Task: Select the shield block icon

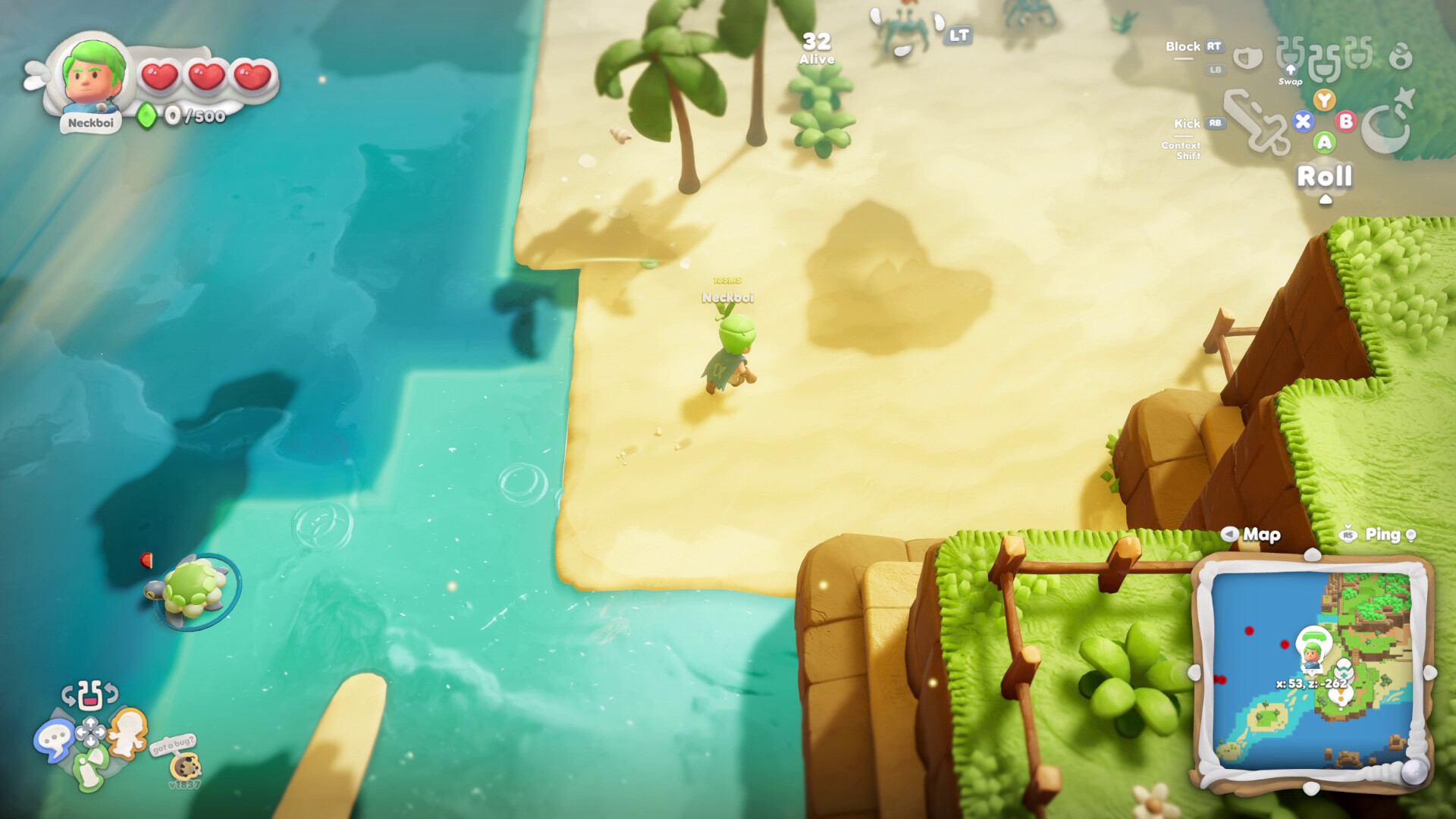Action: (1247, 57)
